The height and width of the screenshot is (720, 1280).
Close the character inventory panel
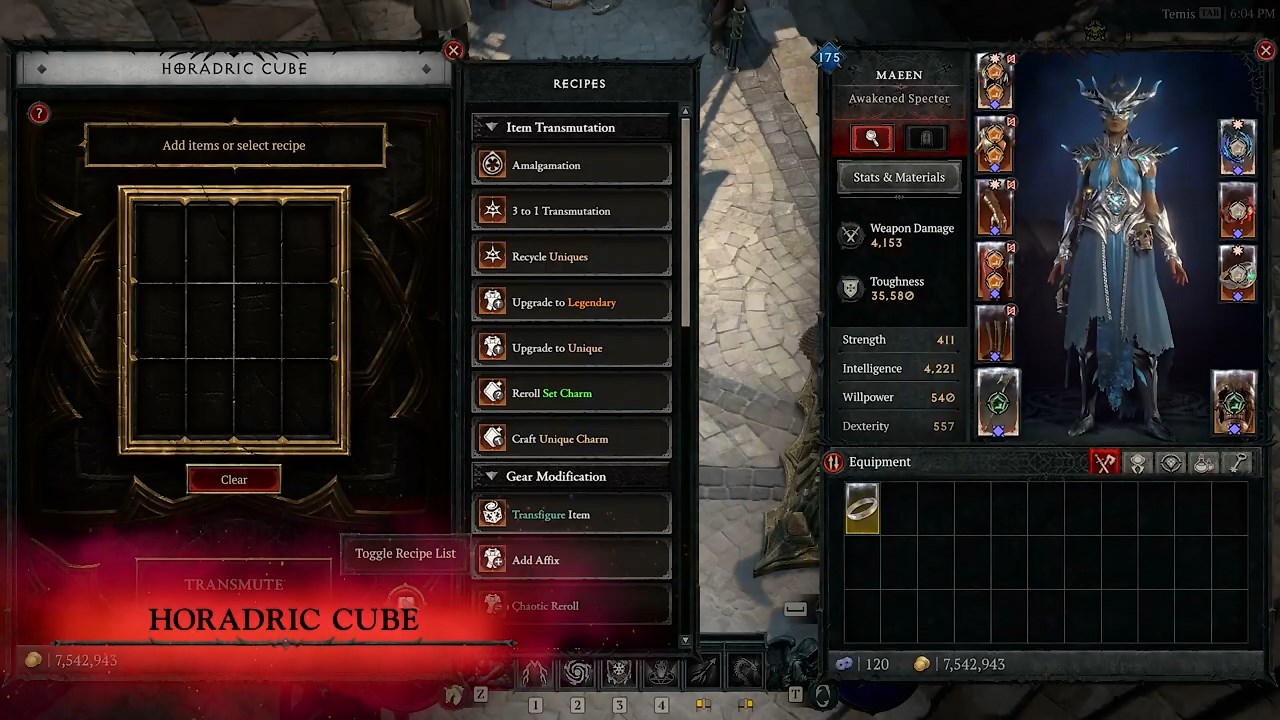pos(1265,51)
